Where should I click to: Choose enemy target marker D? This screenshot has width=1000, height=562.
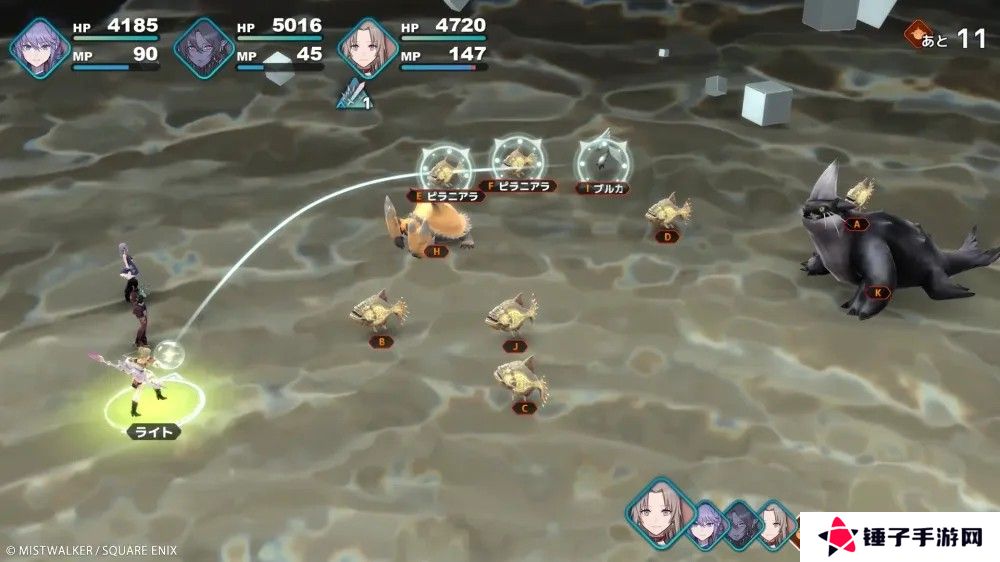click(x=666, y=237)
